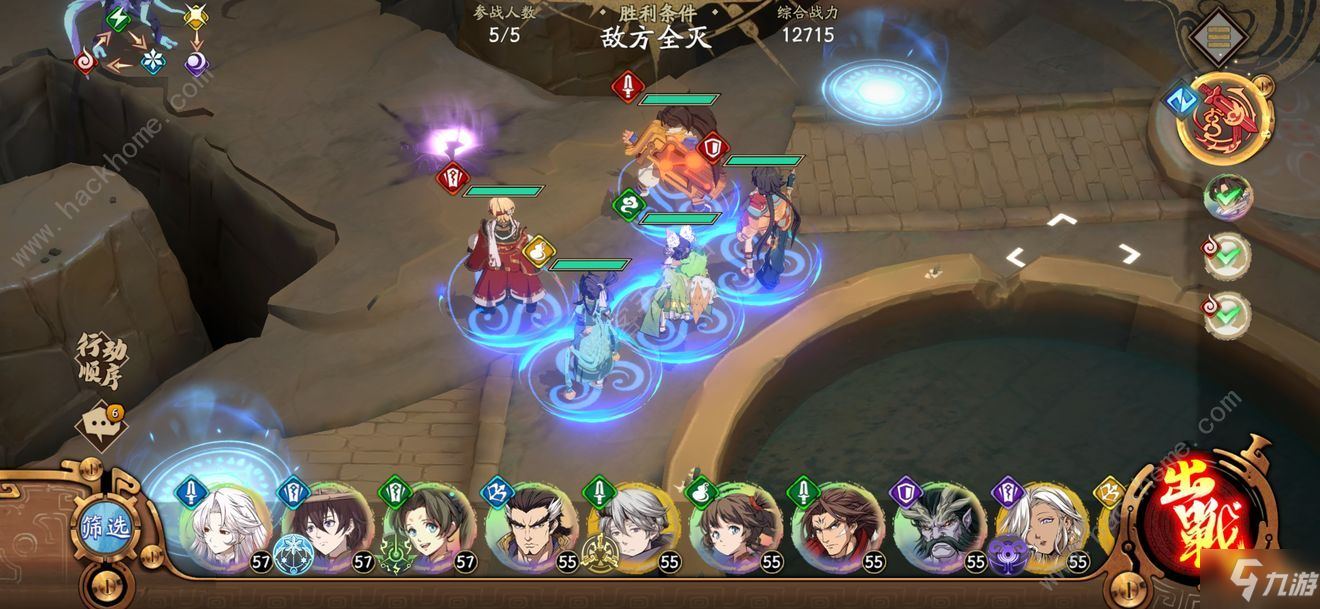This screenshot has width=1320, height=609.
Task: Open the 筛选 filter button
Action: click(x=105, y=527)
